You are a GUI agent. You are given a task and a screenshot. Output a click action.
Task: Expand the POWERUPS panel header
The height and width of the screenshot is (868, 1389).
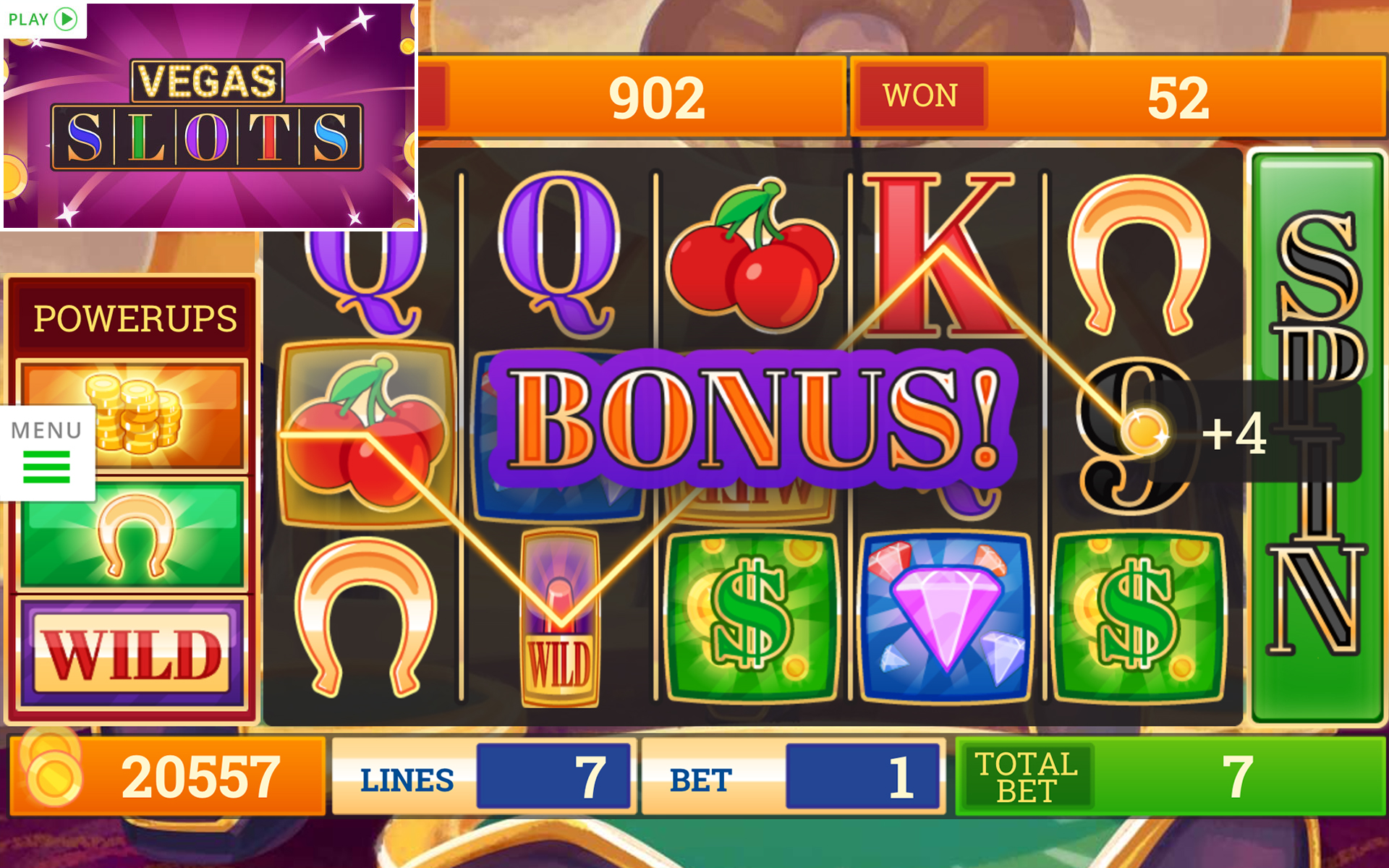[x=134, y=316]
